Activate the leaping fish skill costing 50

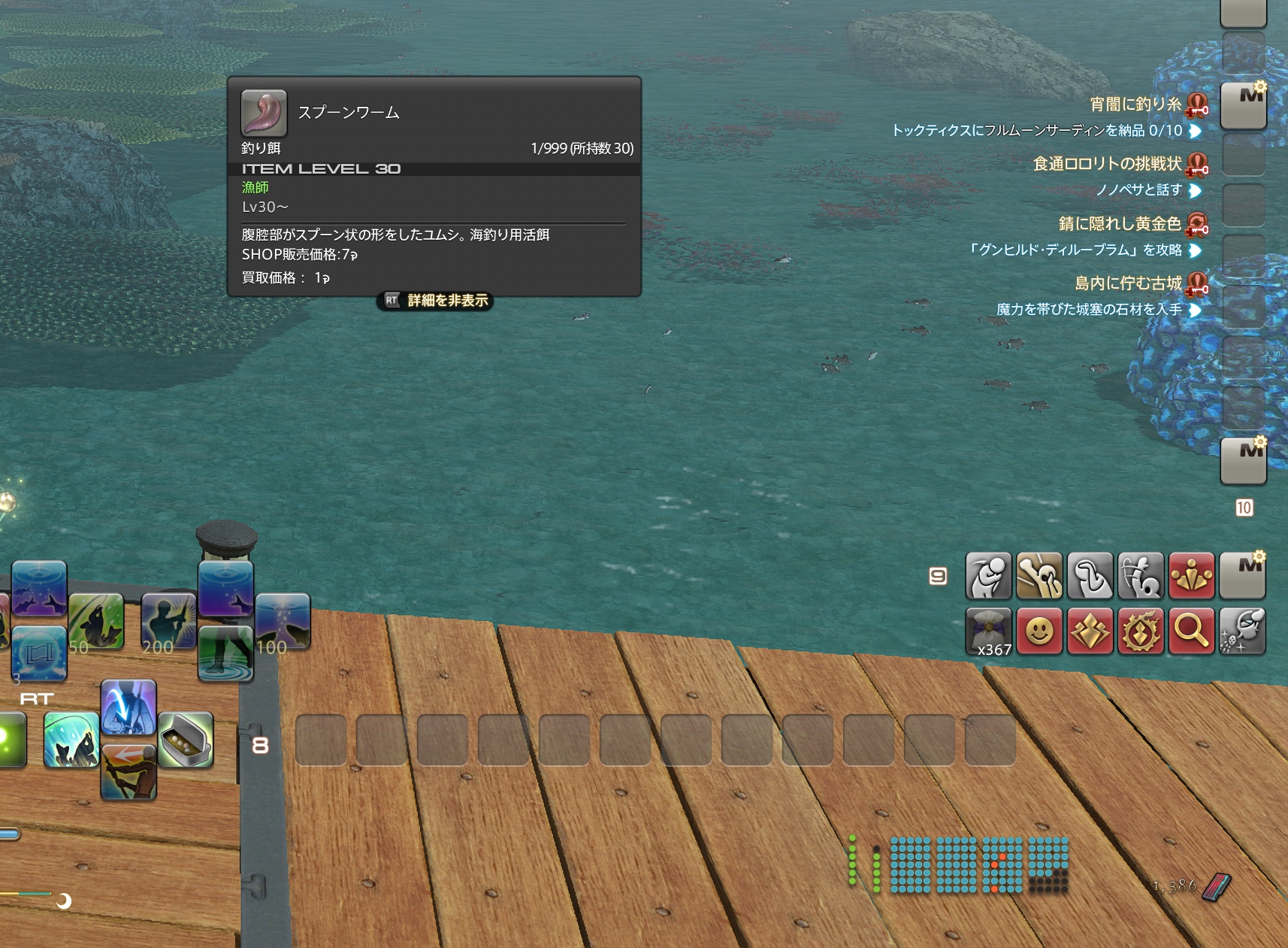[x=96, y=621]
